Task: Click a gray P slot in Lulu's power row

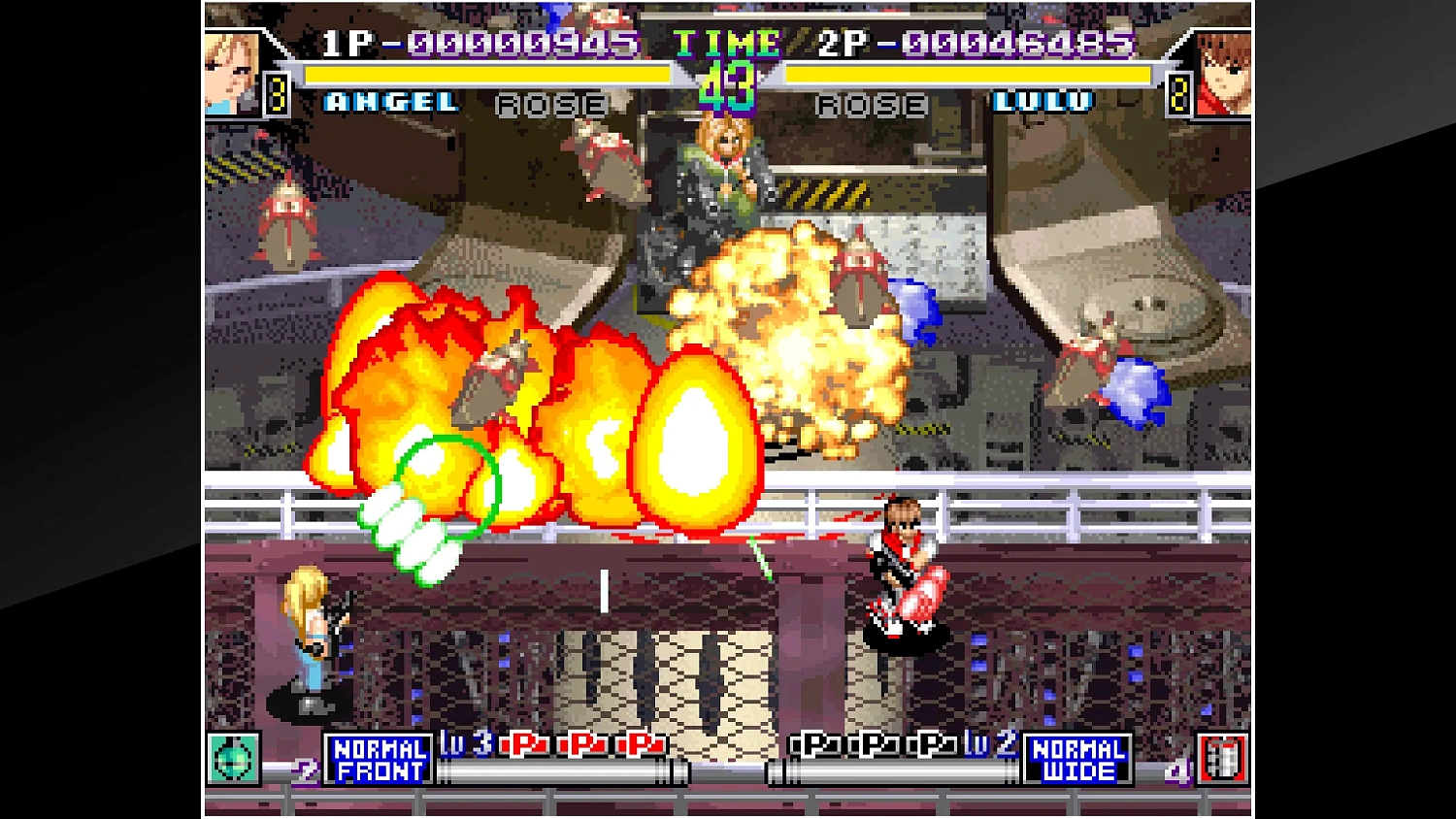Action: [874, 747]
